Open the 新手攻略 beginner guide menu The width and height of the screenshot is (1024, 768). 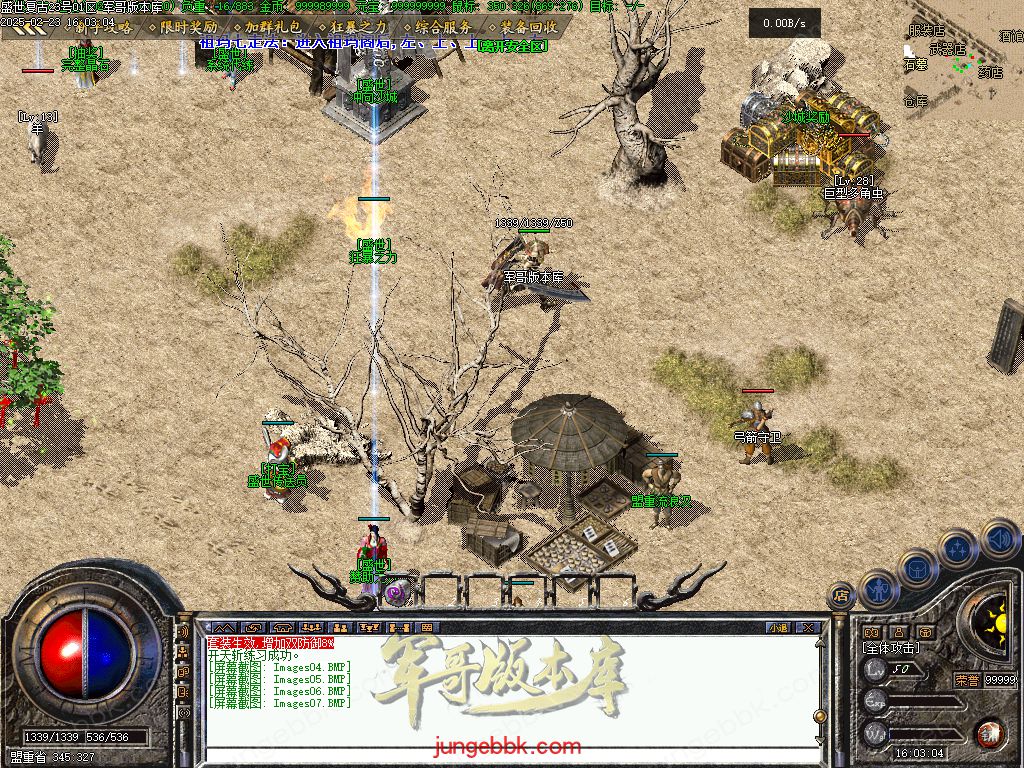point(101,28)
